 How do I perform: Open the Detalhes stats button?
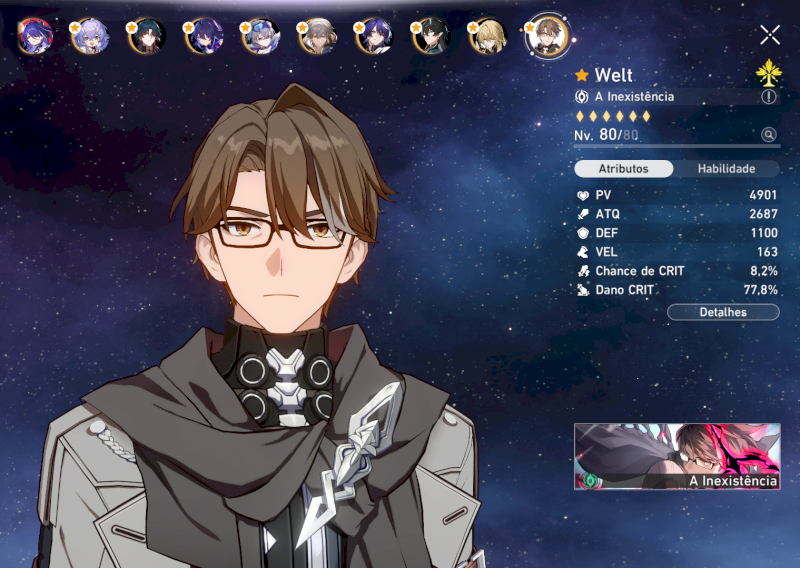point(723,312)
